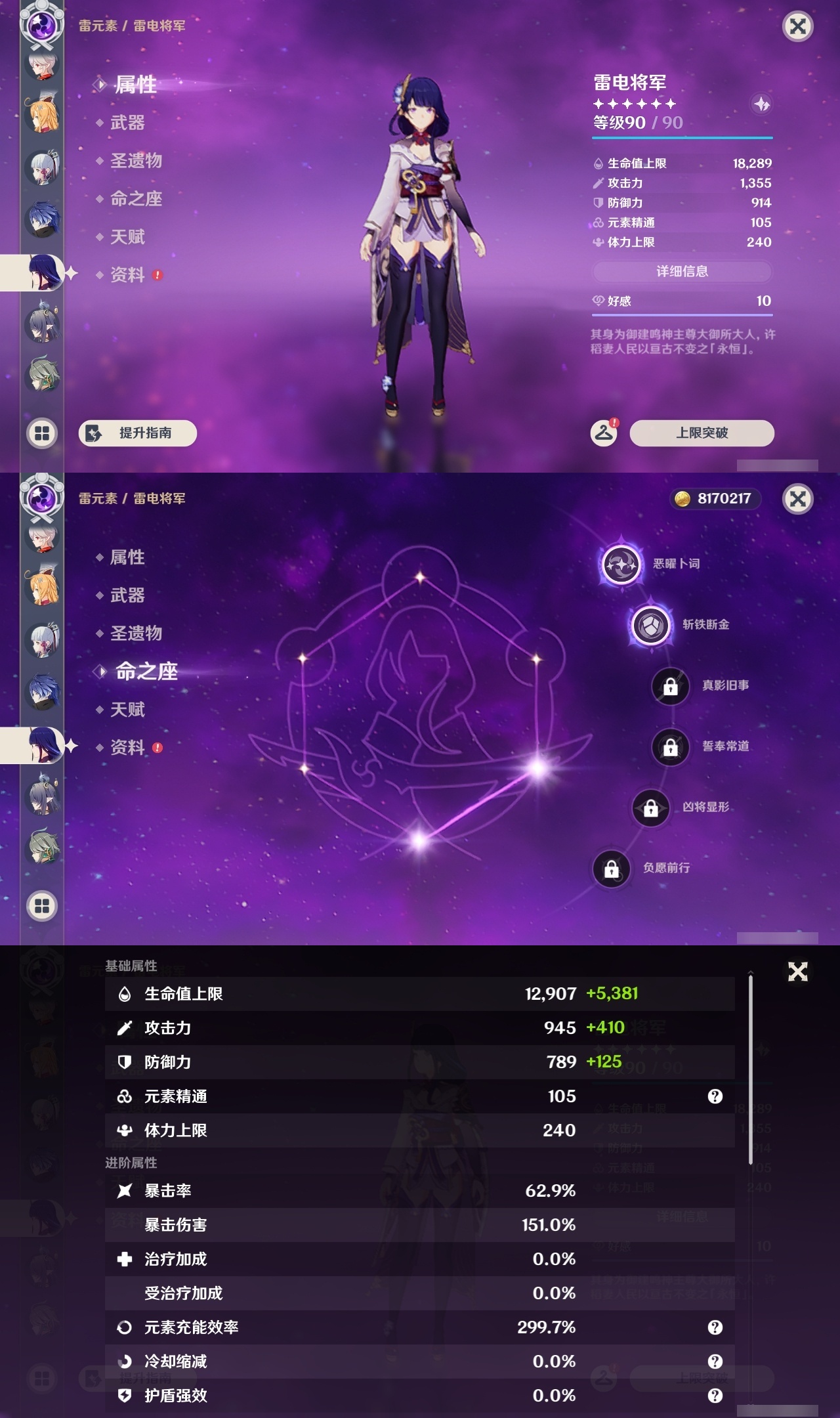
Task: Open the 圣遗物 tab
Action: pos(136,161)
